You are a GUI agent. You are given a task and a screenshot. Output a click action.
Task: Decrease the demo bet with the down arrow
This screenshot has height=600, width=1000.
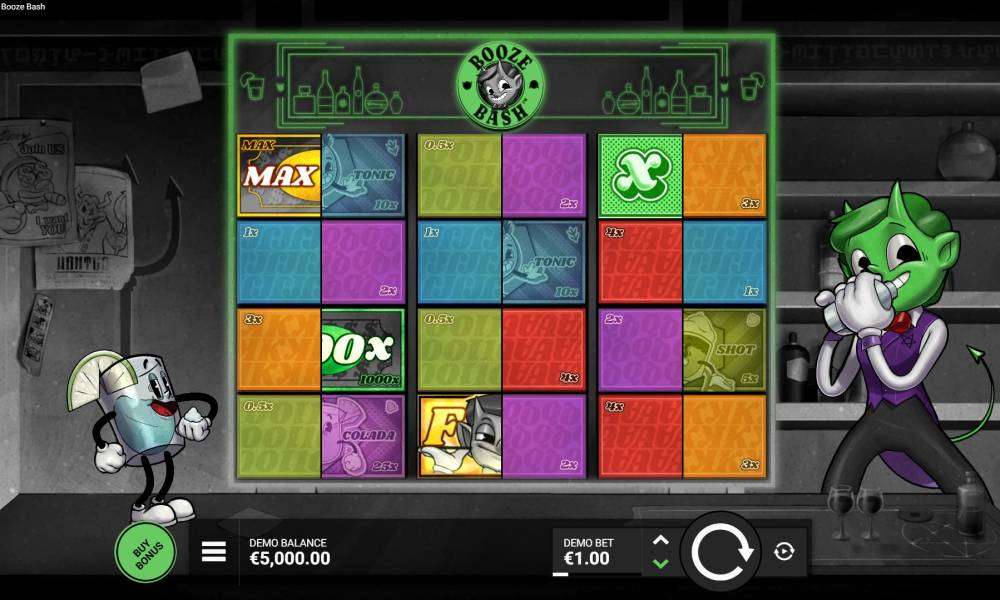pyautogui.click(x=660, y=563)
